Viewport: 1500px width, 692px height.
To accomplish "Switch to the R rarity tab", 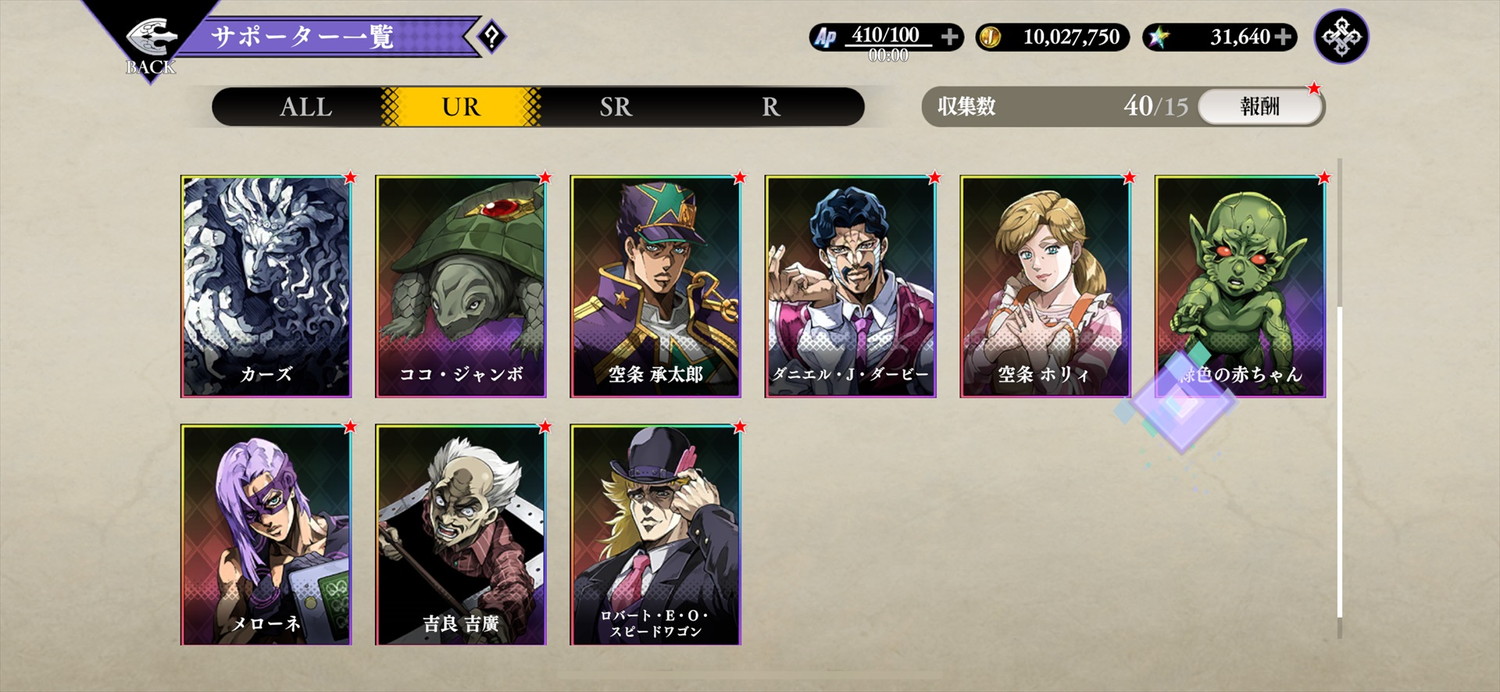I will pos(770,107).
